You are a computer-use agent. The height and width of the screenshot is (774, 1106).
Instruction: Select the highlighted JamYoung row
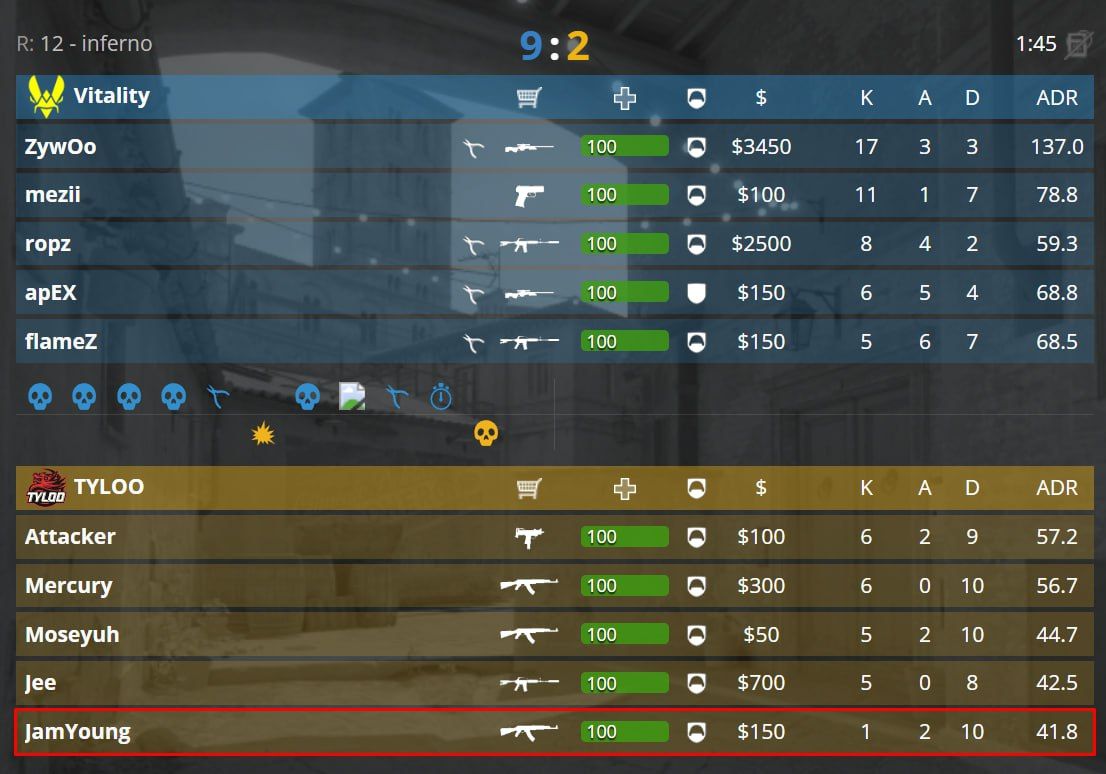click(77, 732)
